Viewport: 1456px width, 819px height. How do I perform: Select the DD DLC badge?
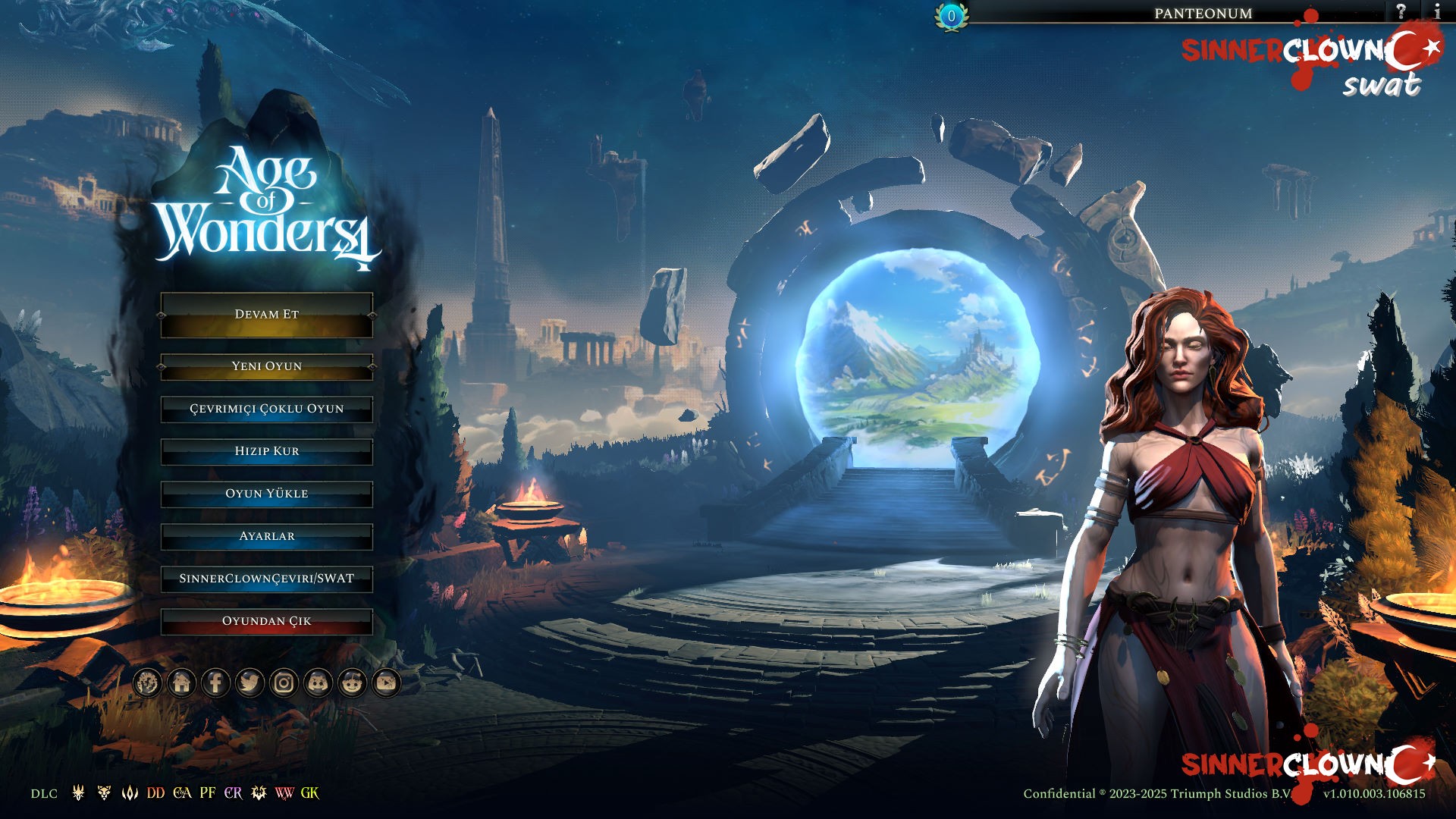pos(155,793)
